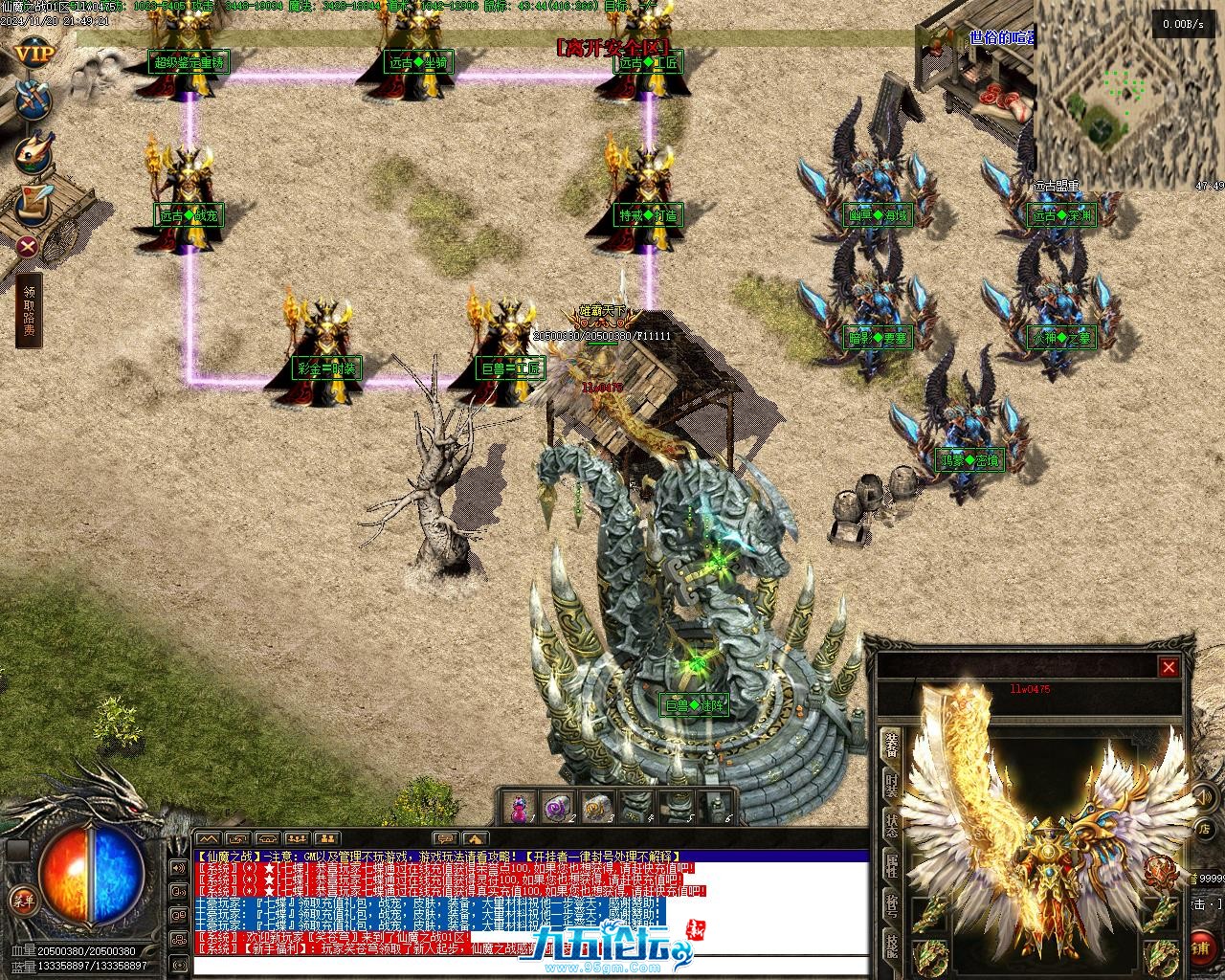1225x980 pixels.
Task: Open the fox pet icon
Action: coord(34,152)
